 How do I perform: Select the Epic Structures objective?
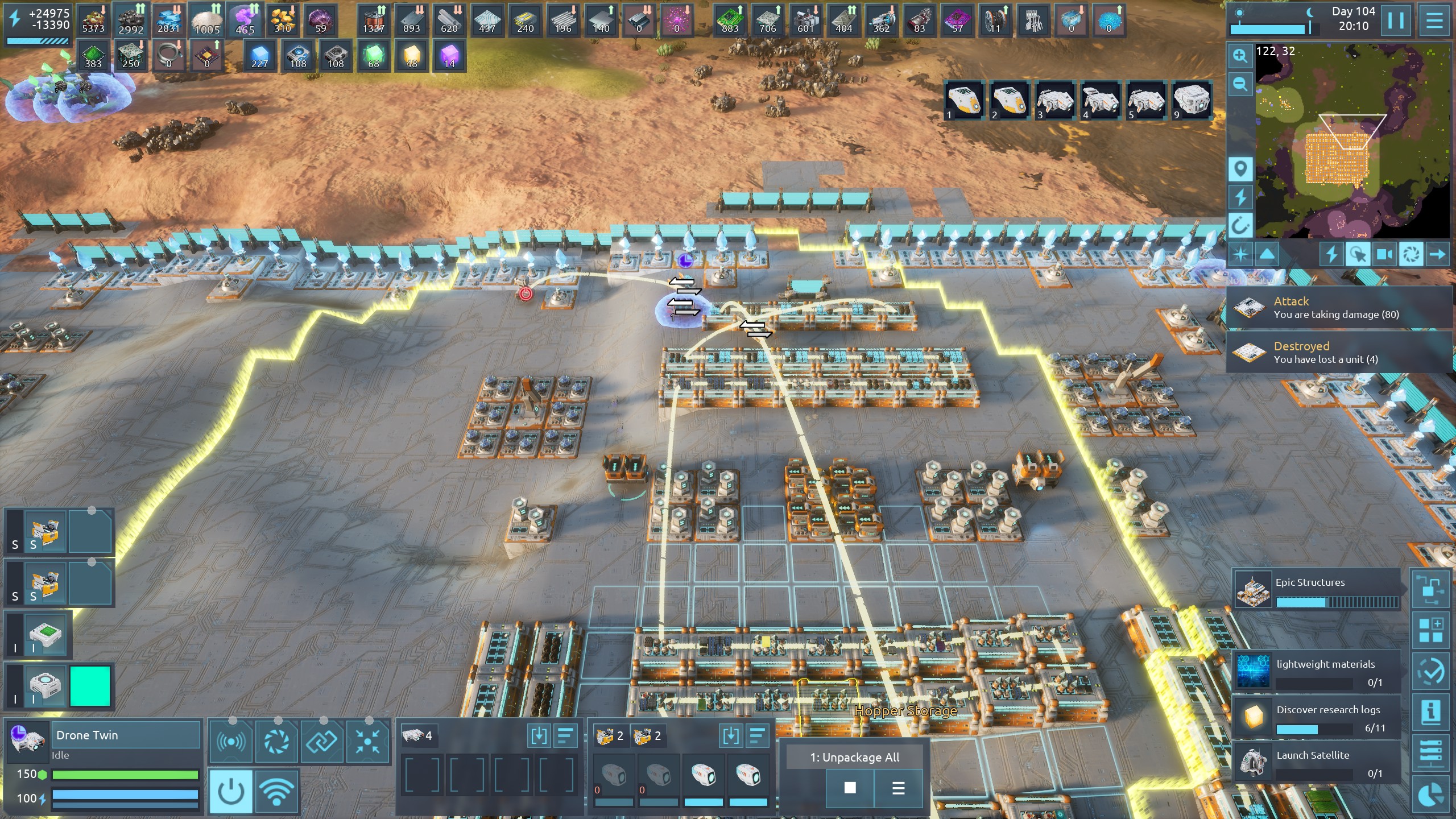(x=1317, y=589)
